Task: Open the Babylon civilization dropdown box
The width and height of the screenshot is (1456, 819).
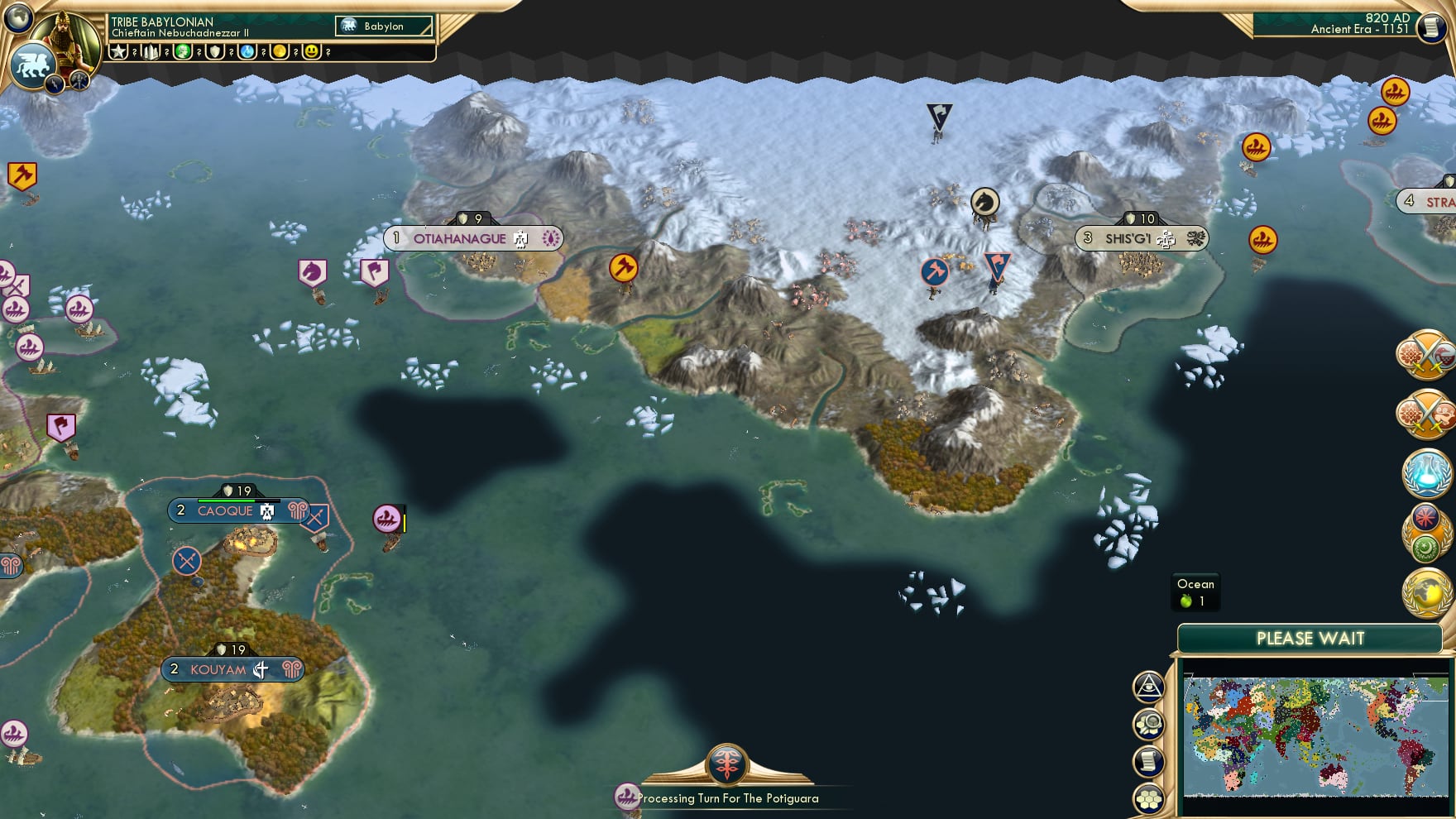Action: point(383,26)
